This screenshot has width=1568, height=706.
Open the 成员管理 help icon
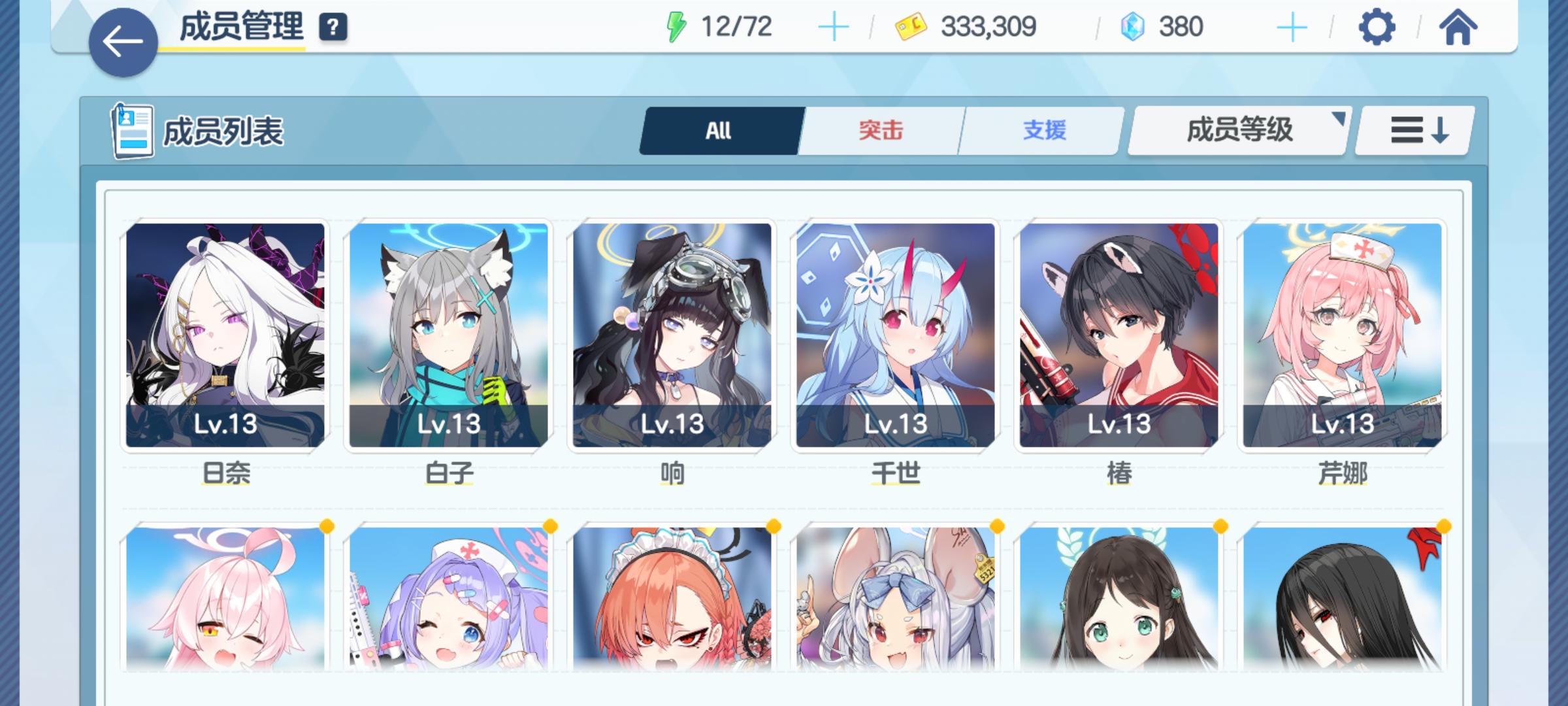333,27
